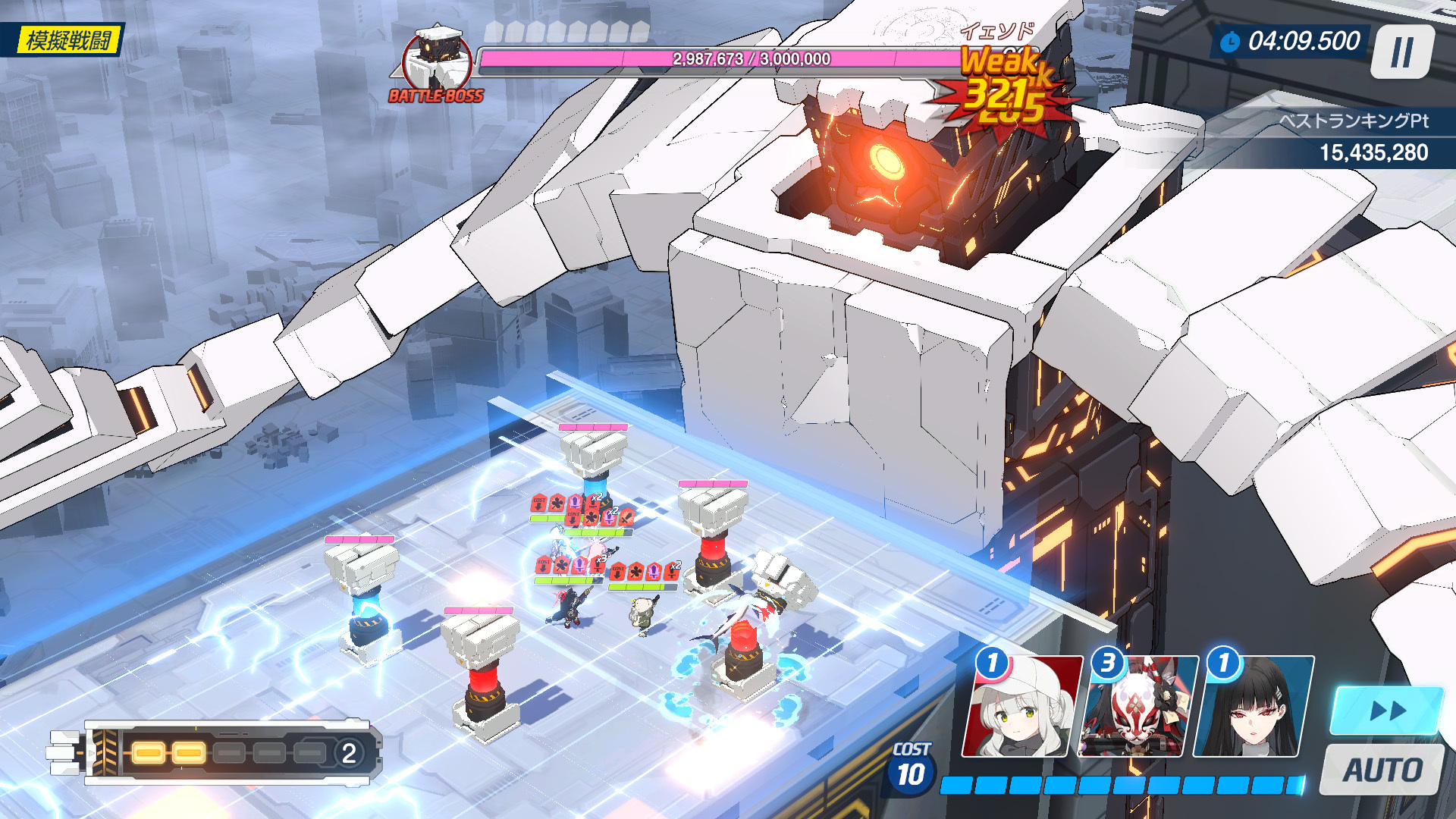Pause the battle

pyautogui.click(x=1402, y=52)
